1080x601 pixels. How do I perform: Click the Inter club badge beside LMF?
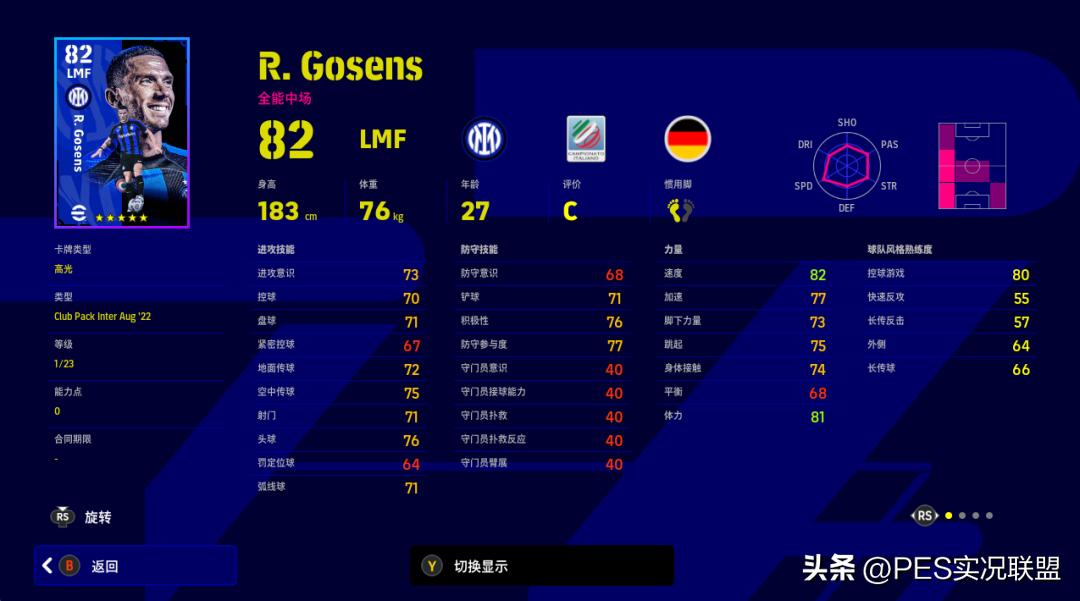(484, 138)
